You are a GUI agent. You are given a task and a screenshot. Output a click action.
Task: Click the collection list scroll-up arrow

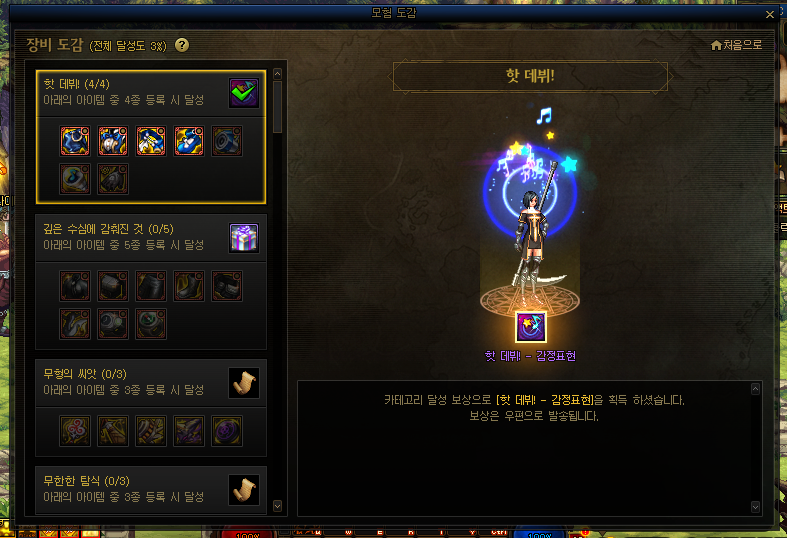click(x=278, y=71)
